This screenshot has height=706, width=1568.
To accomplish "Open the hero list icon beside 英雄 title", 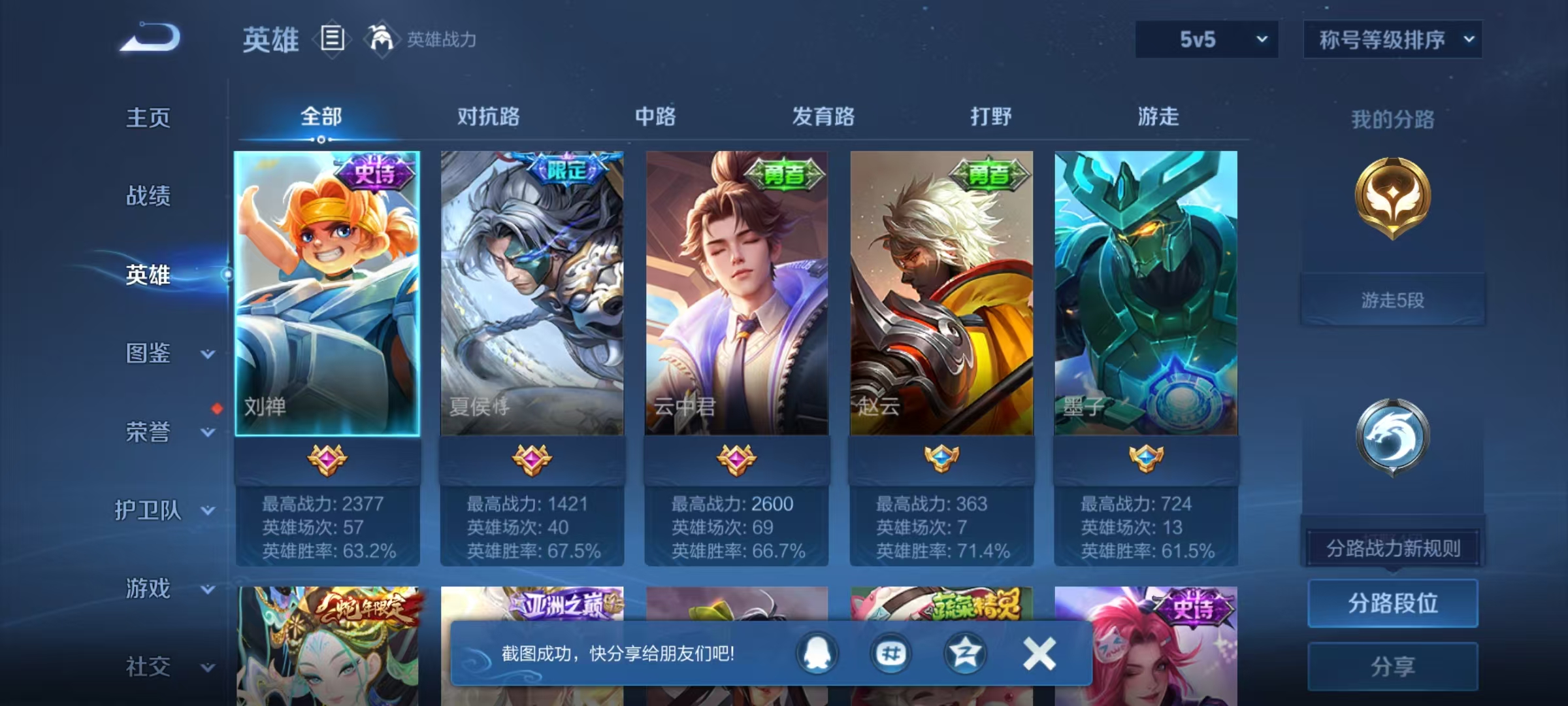I will pyautogui.click(x=332, y=39).
